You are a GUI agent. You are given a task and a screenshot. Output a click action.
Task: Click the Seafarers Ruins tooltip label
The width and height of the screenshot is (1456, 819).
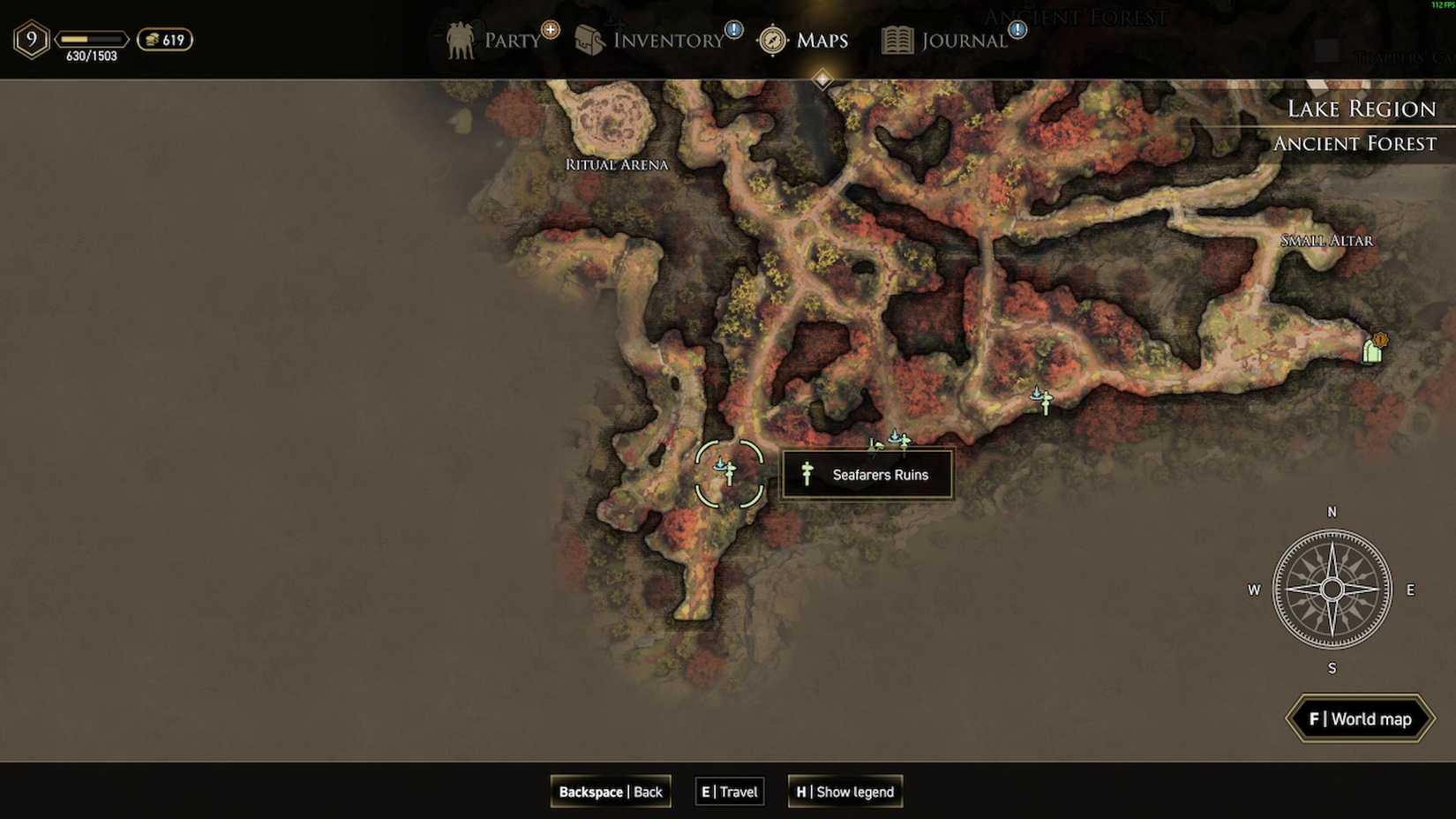867,475
